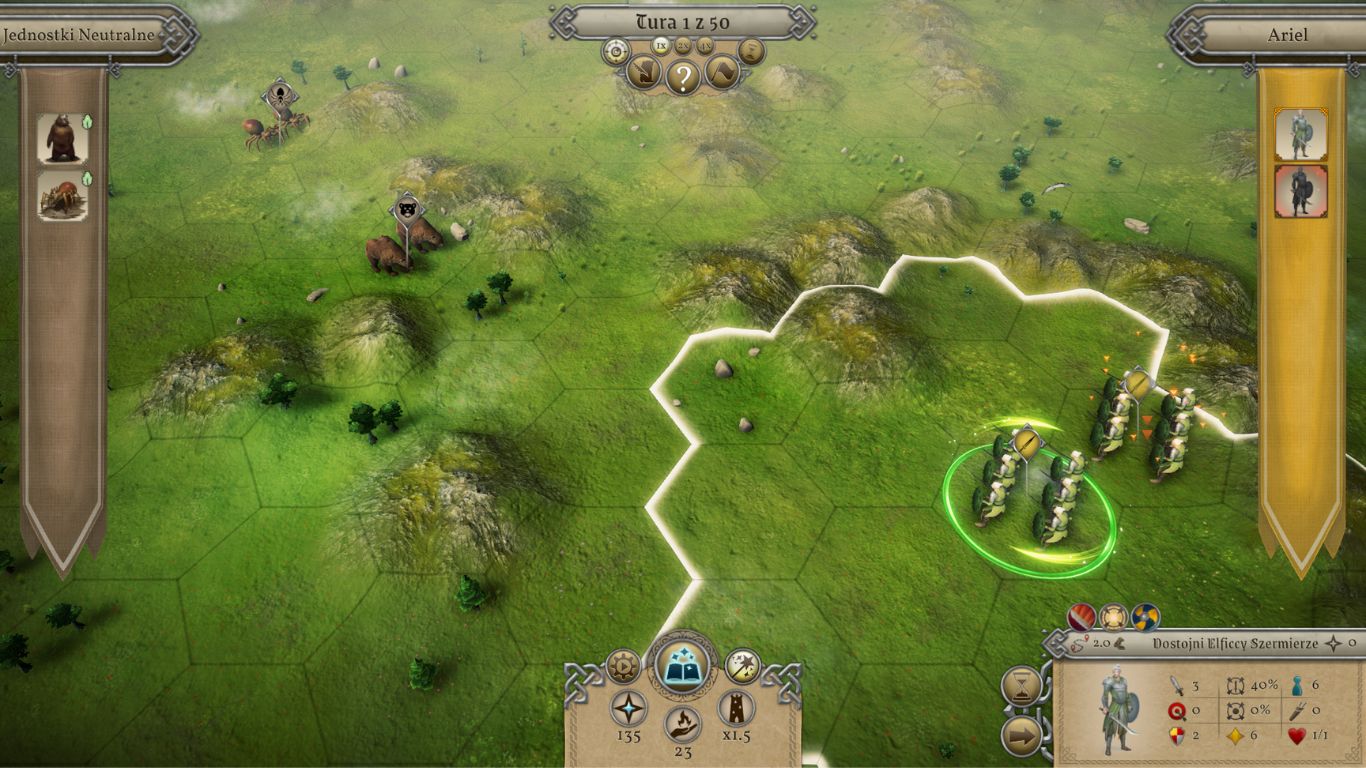Open the glowing spellbook
The image size is (1366, 768).
click(x=683, y=665)
